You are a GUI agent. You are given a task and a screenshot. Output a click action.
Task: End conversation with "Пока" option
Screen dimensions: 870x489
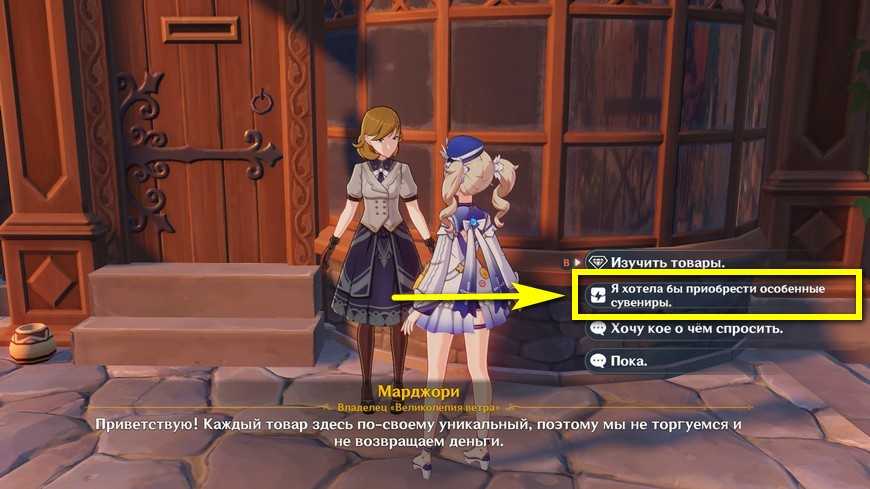[630, 360]
